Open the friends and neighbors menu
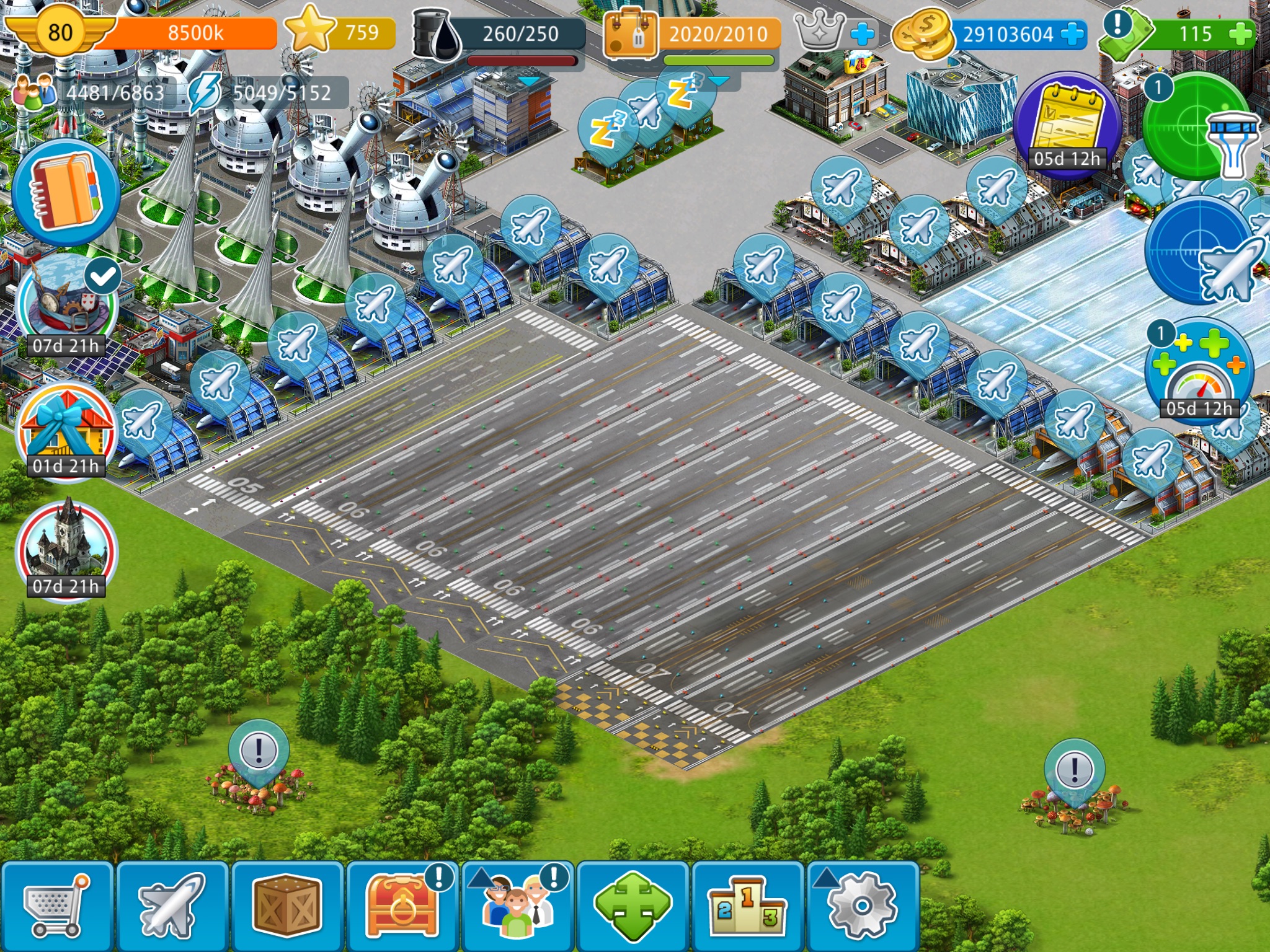The height and width of the screenshot is (952, 1270). pyautogui.click(x=518, y=906)
